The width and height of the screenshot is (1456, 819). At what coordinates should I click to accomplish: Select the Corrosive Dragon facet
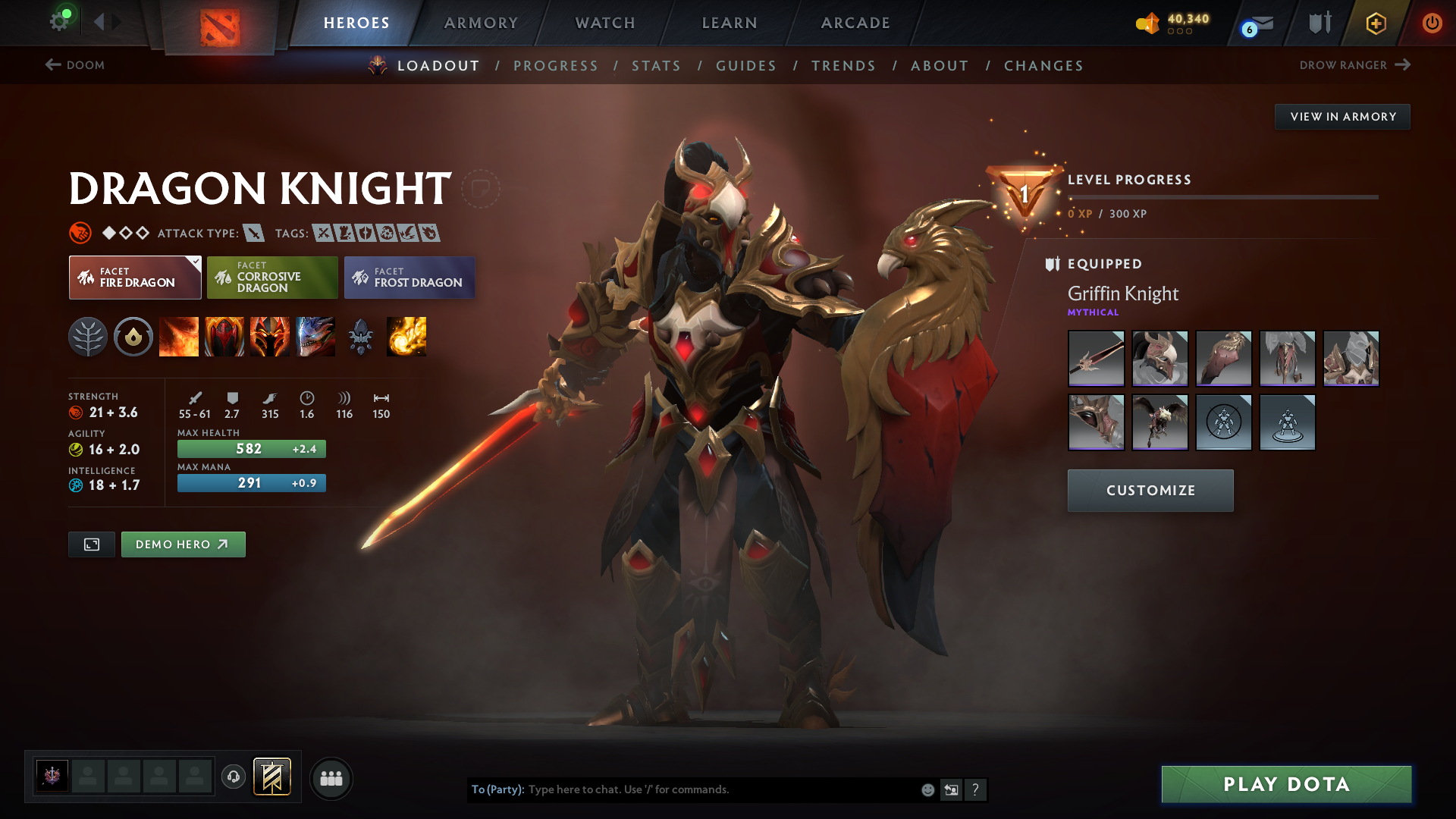point(272,278)
